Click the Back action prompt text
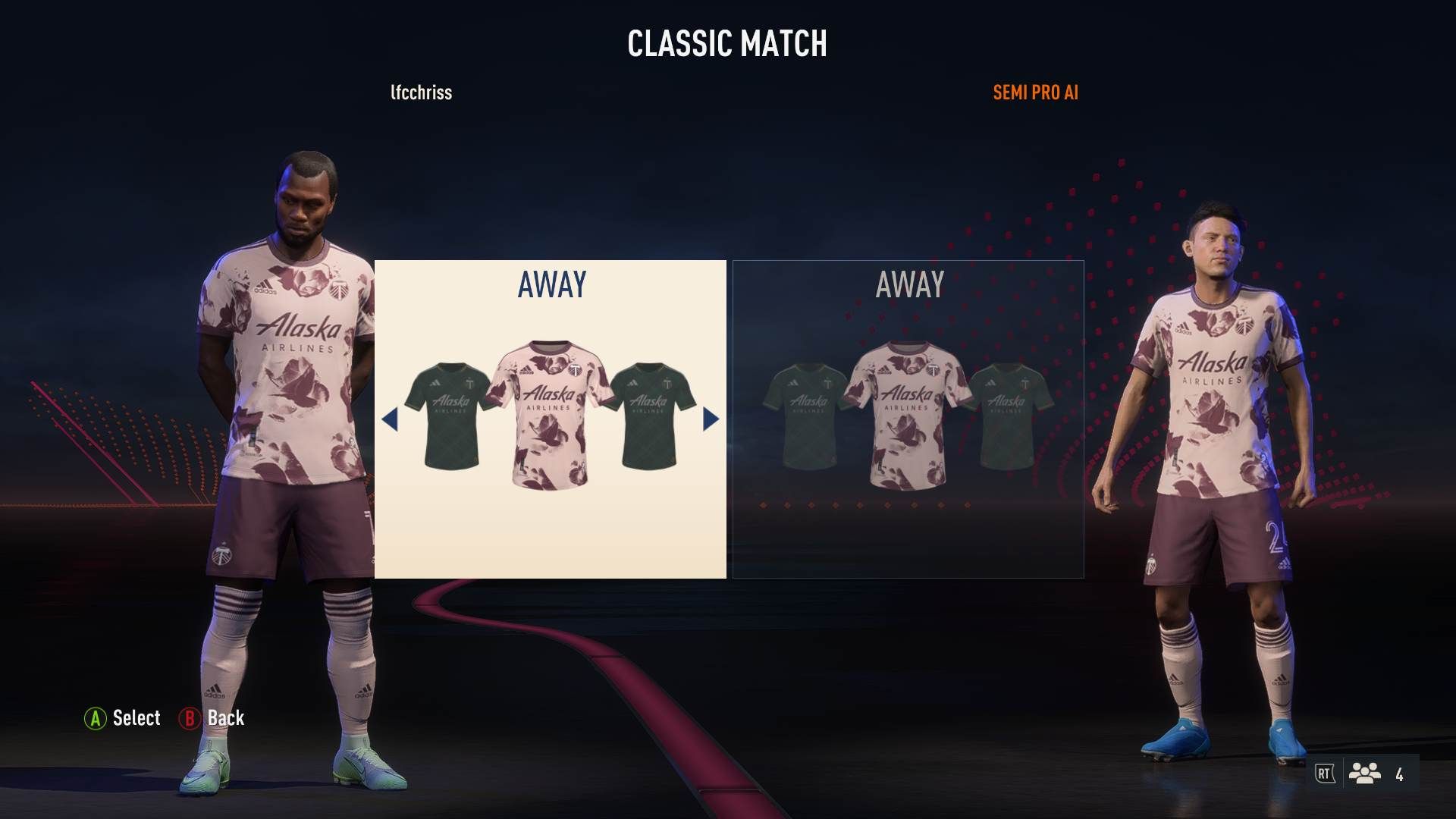This screenshot has width=1456, height=819. coord(224,718)
